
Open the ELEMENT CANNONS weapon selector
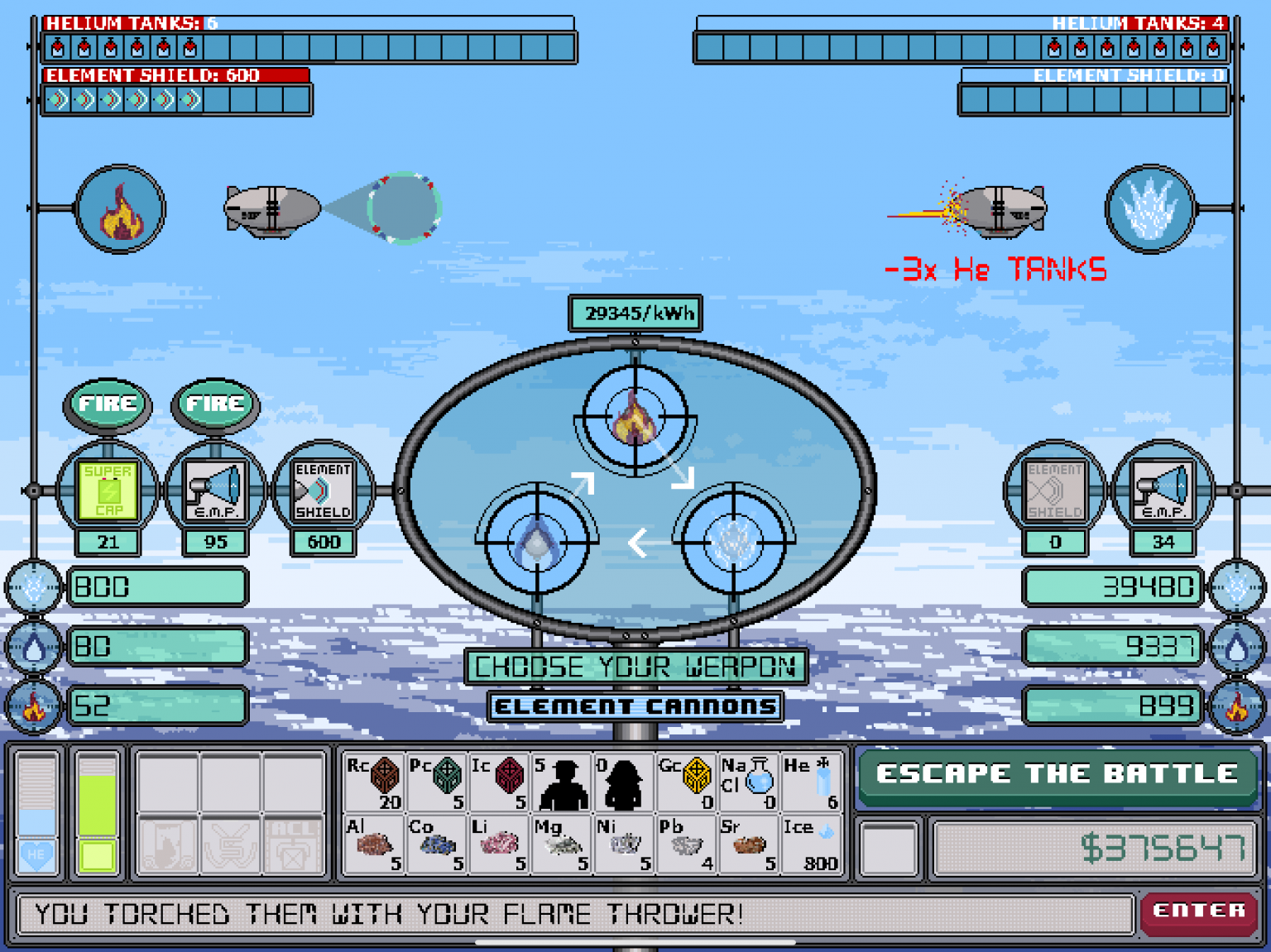pyautogui.click(x=635, y=706)
